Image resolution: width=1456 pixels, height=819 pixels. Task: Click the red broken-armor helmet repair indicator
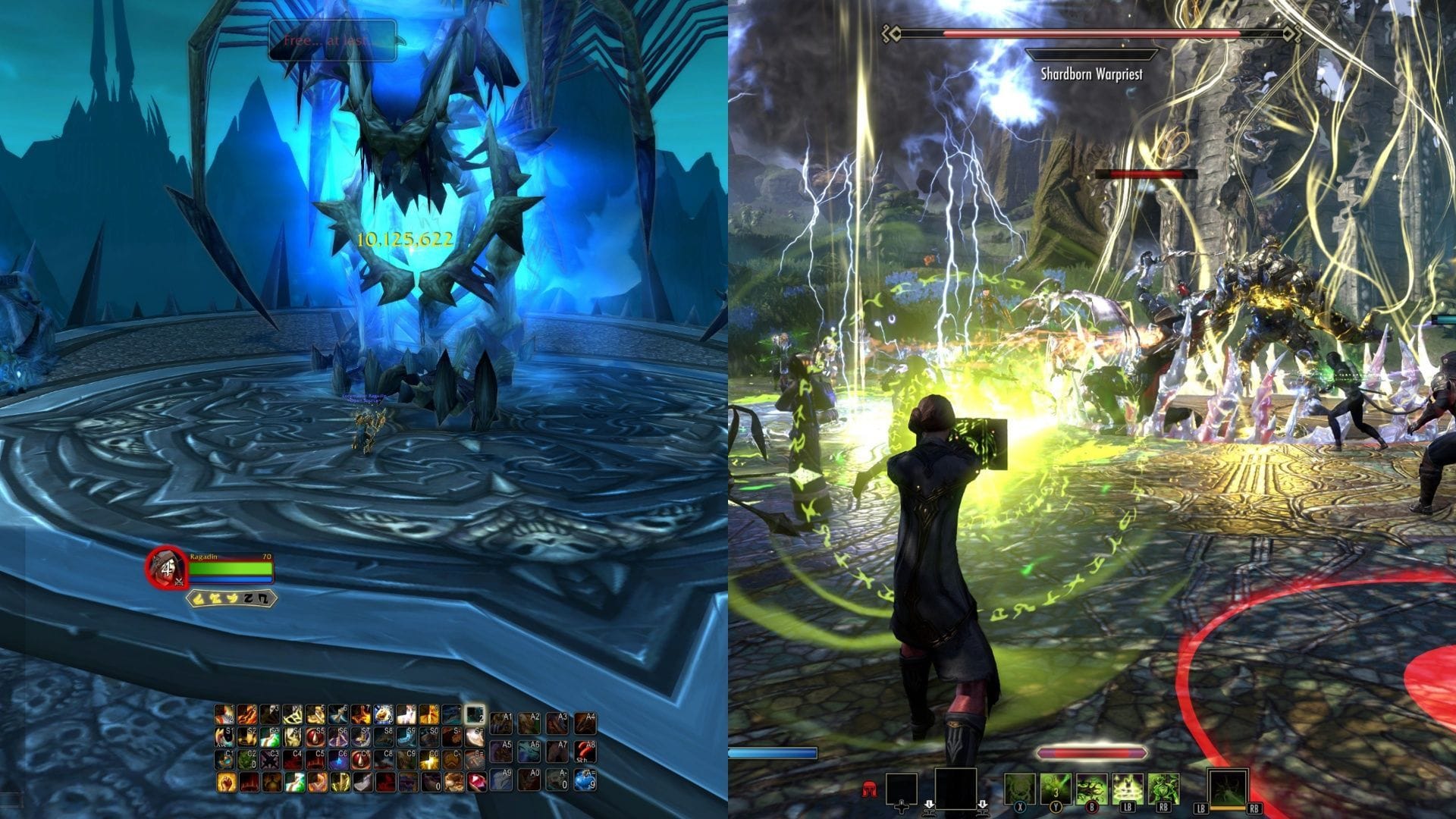(871, 789)
